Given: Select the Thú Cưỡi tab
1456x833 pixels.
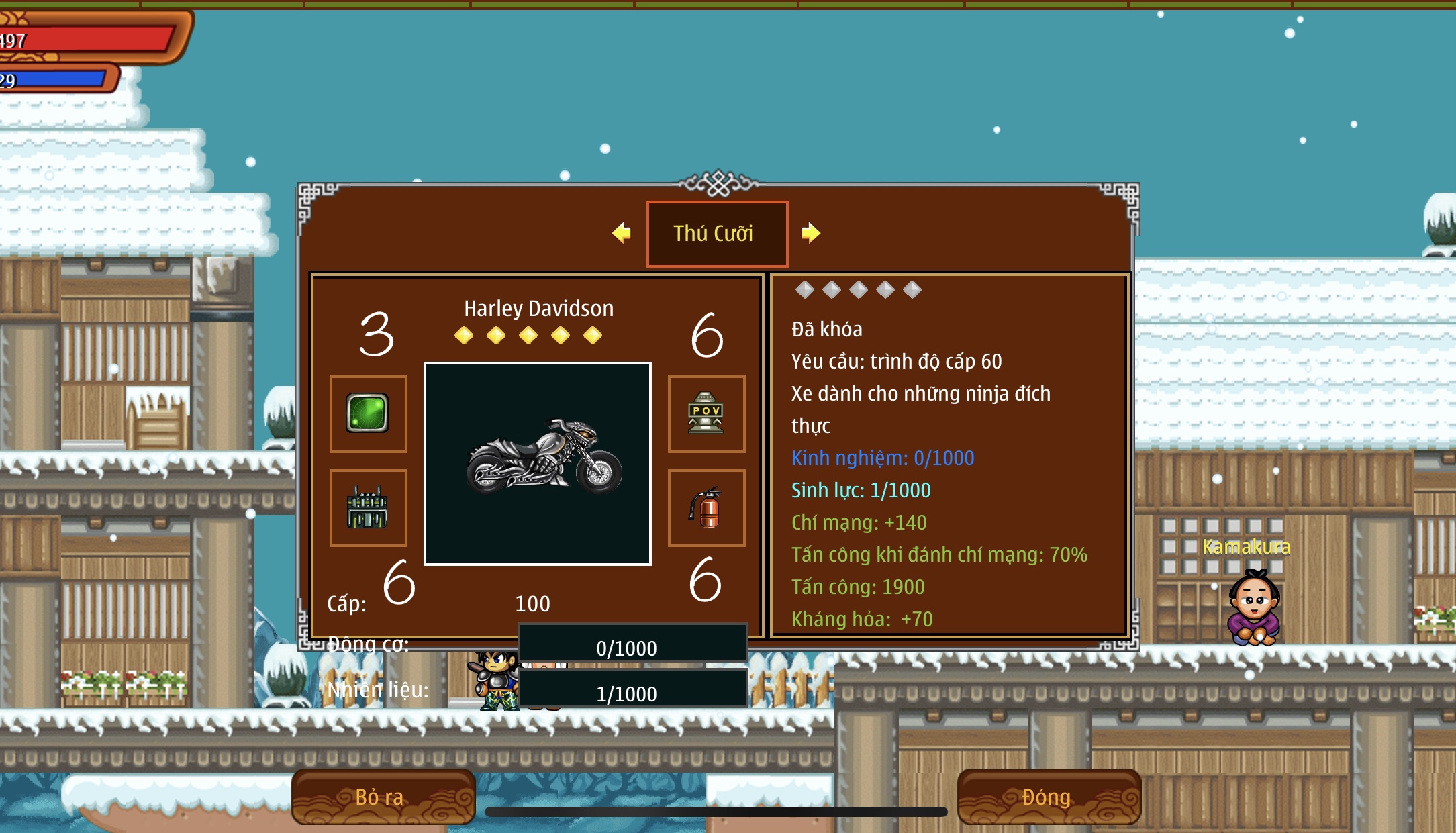Looking at the screenshot, I should point(716,234).
